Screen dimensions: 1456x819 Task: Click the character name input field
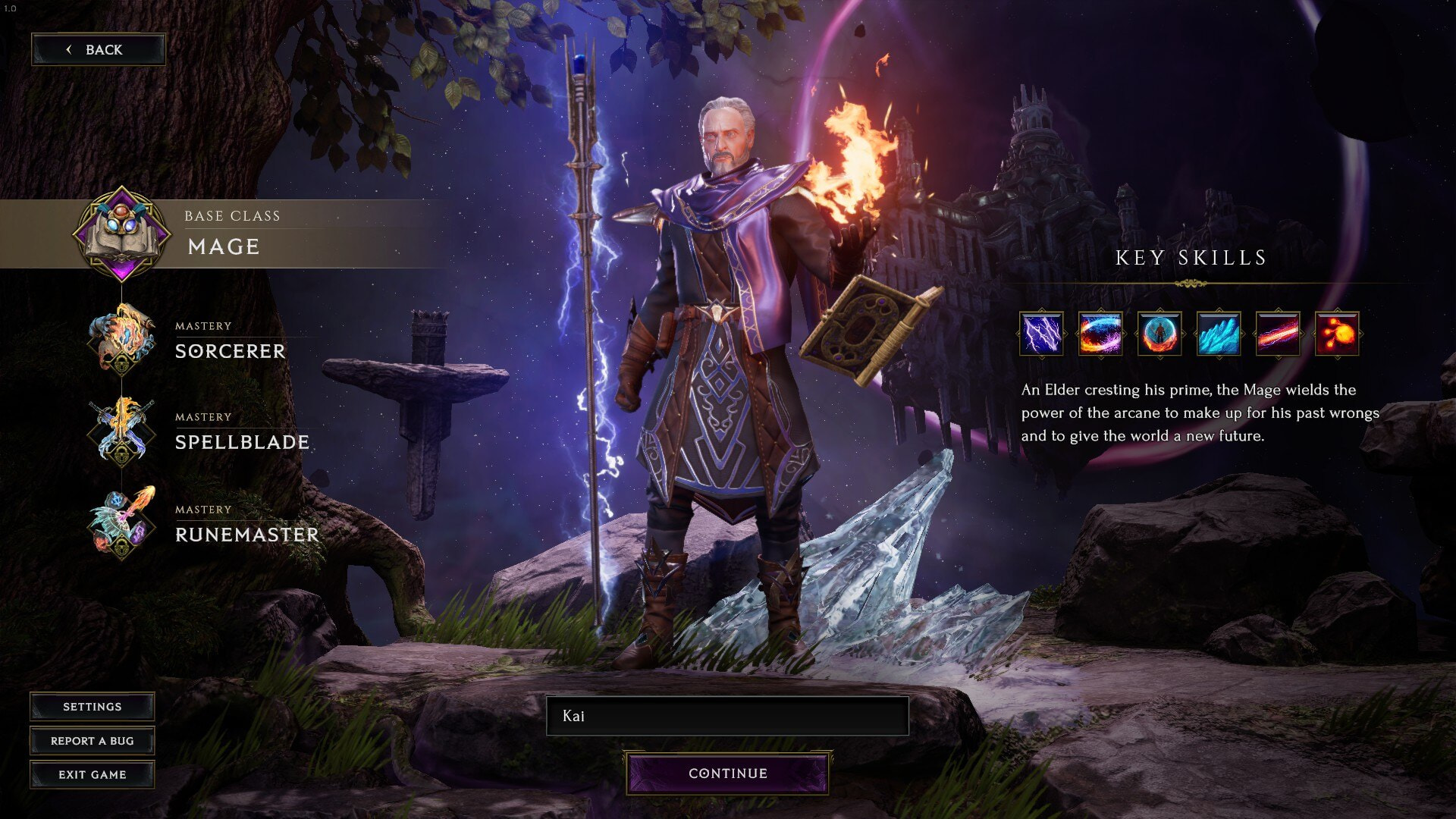pyautogui.click(x=727, y=716)
